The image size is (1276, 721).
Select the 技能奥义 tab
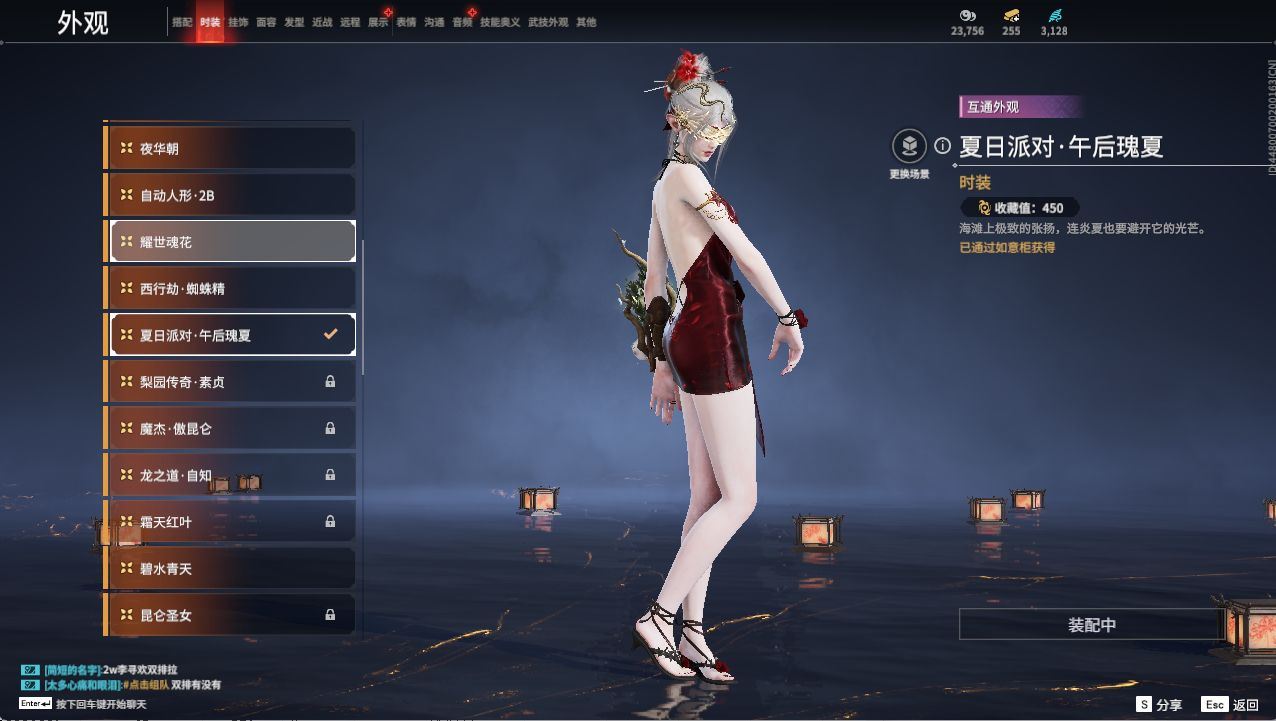coord(500,22)
